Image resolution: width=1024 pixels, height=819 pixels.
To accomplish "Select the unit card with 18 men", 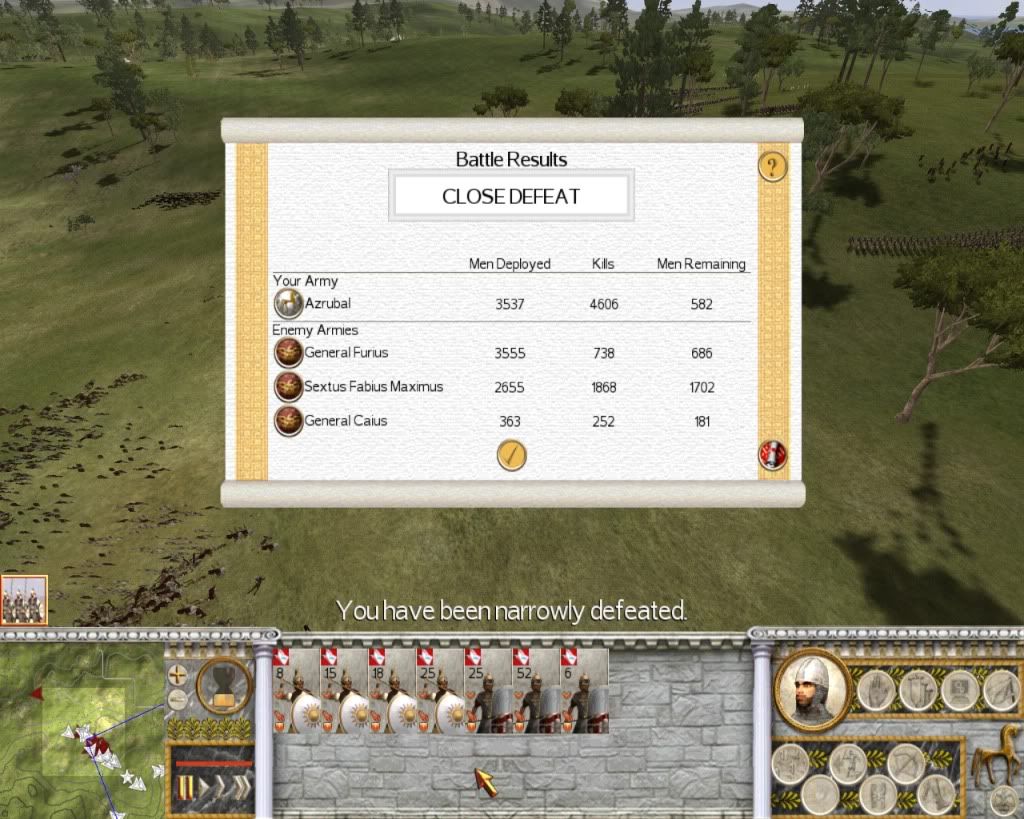I will 391,690.
